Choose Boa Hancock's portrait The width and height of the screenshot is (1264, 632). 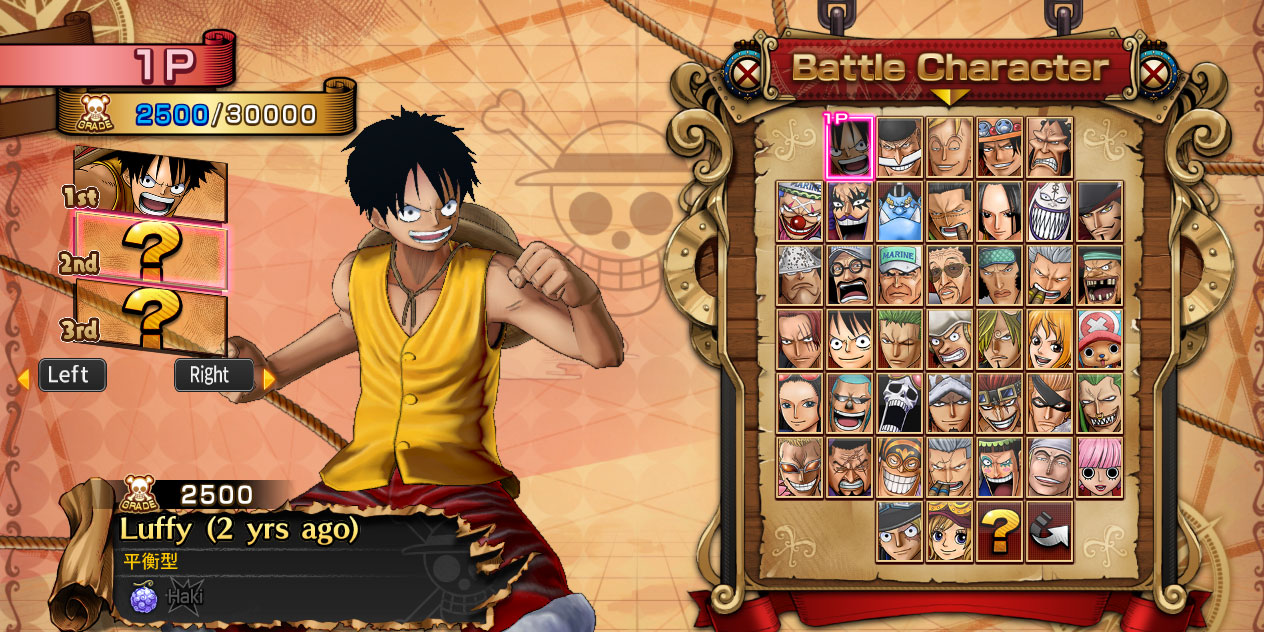(999, 211)
